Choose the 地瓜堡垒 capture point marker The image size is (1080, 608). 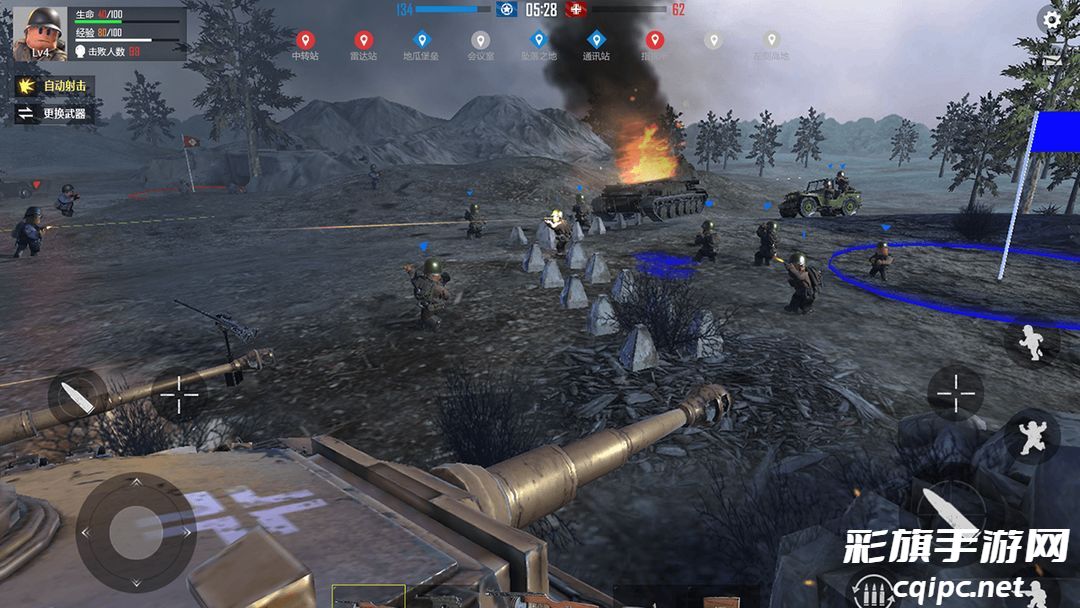click(x=421, y=41)
